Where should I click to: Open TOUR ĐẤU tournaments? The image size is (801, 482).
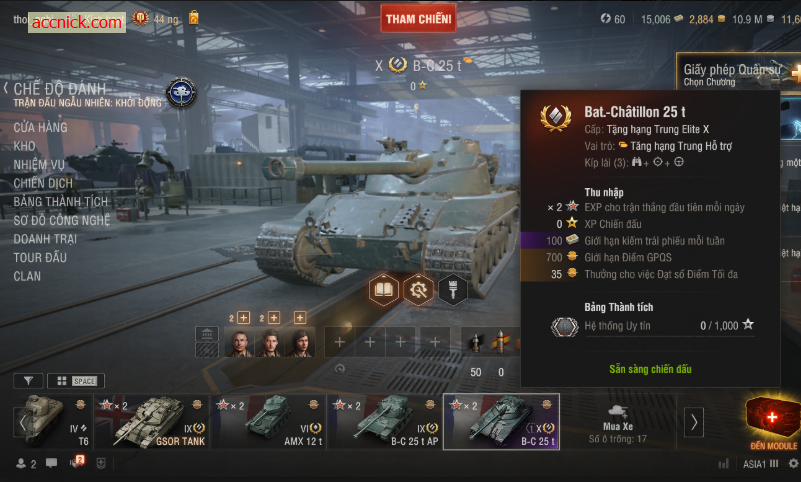(40, 257)
